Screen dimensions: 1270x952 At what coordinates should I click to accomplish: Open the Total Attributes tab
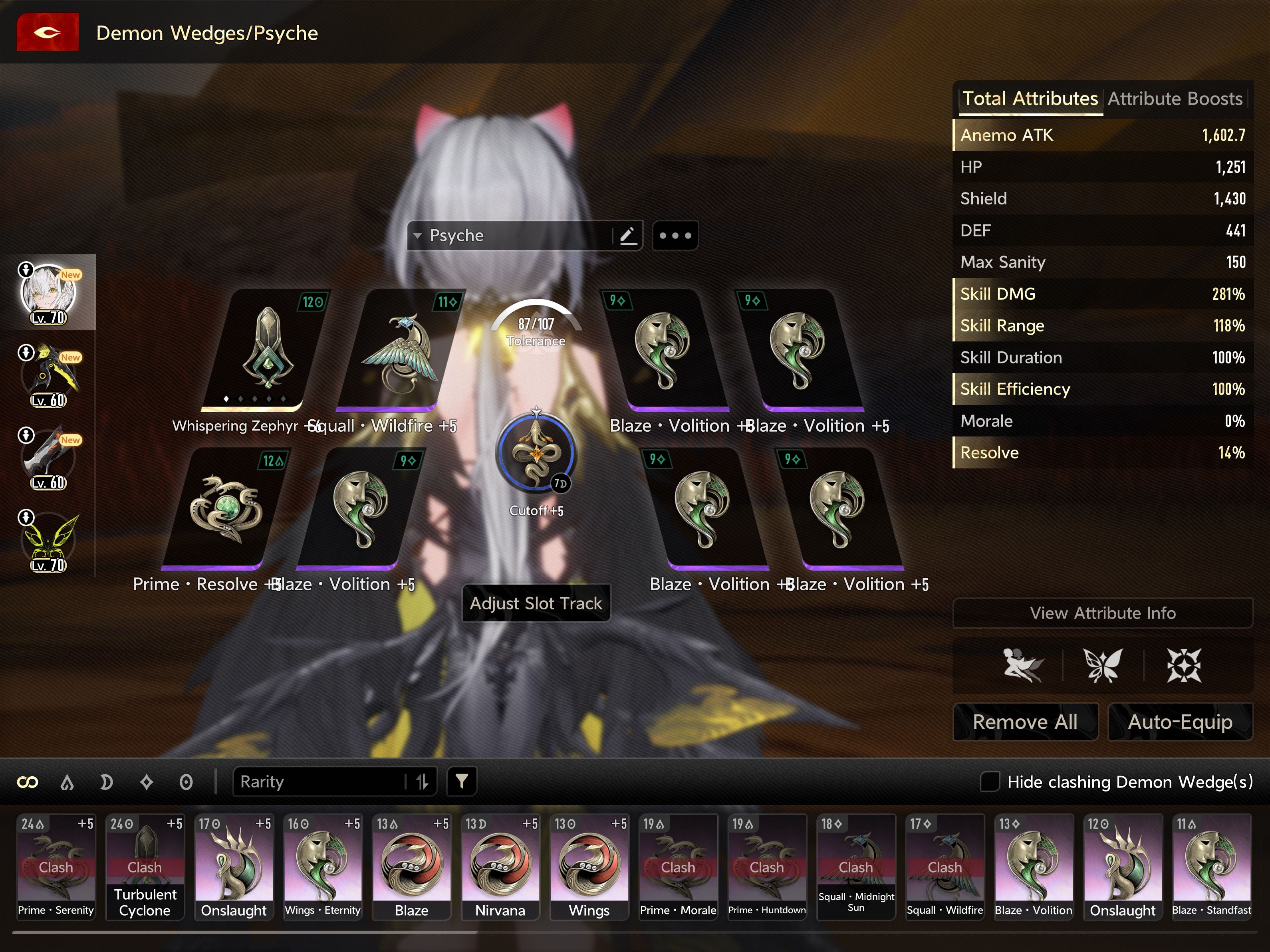coord(1030,99)
